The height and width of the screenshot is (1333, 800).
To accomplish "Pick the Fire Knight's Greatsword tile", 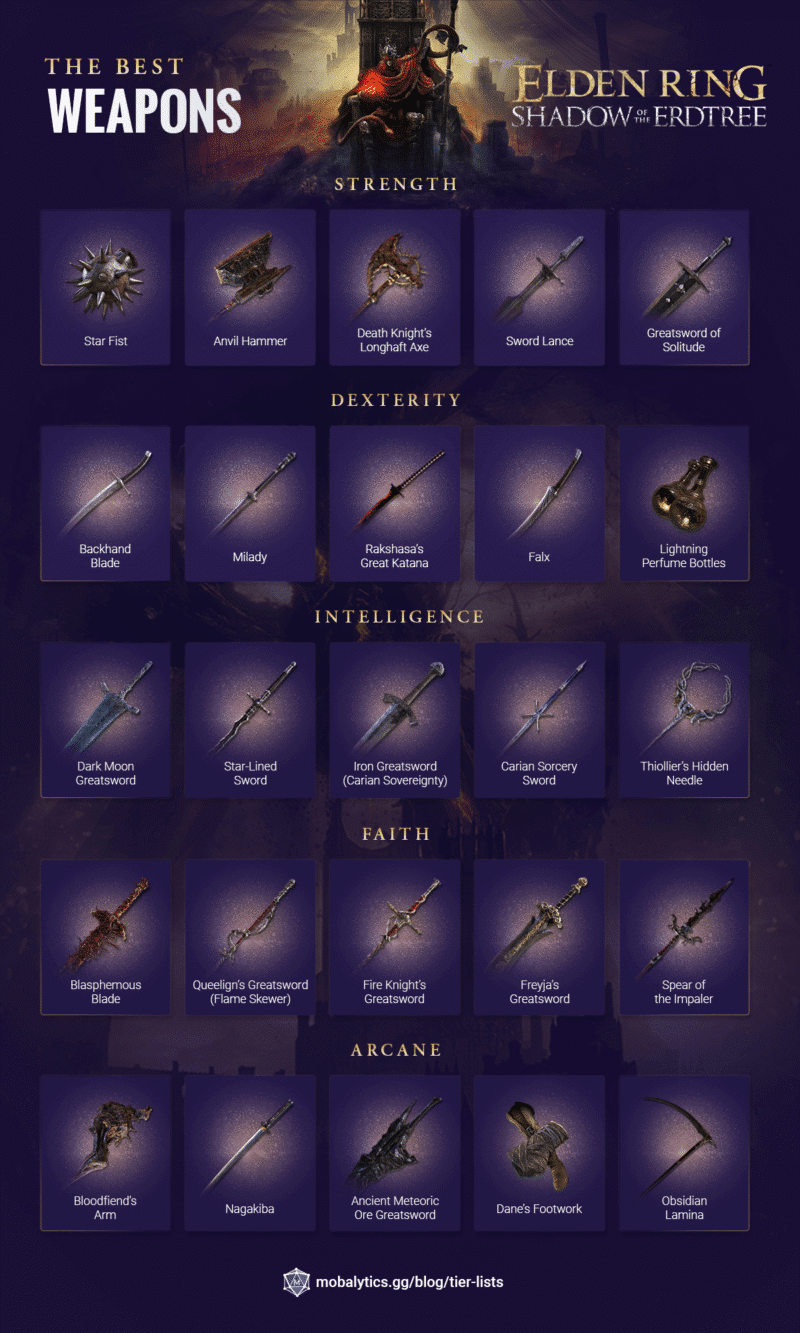I will [394, 937].
